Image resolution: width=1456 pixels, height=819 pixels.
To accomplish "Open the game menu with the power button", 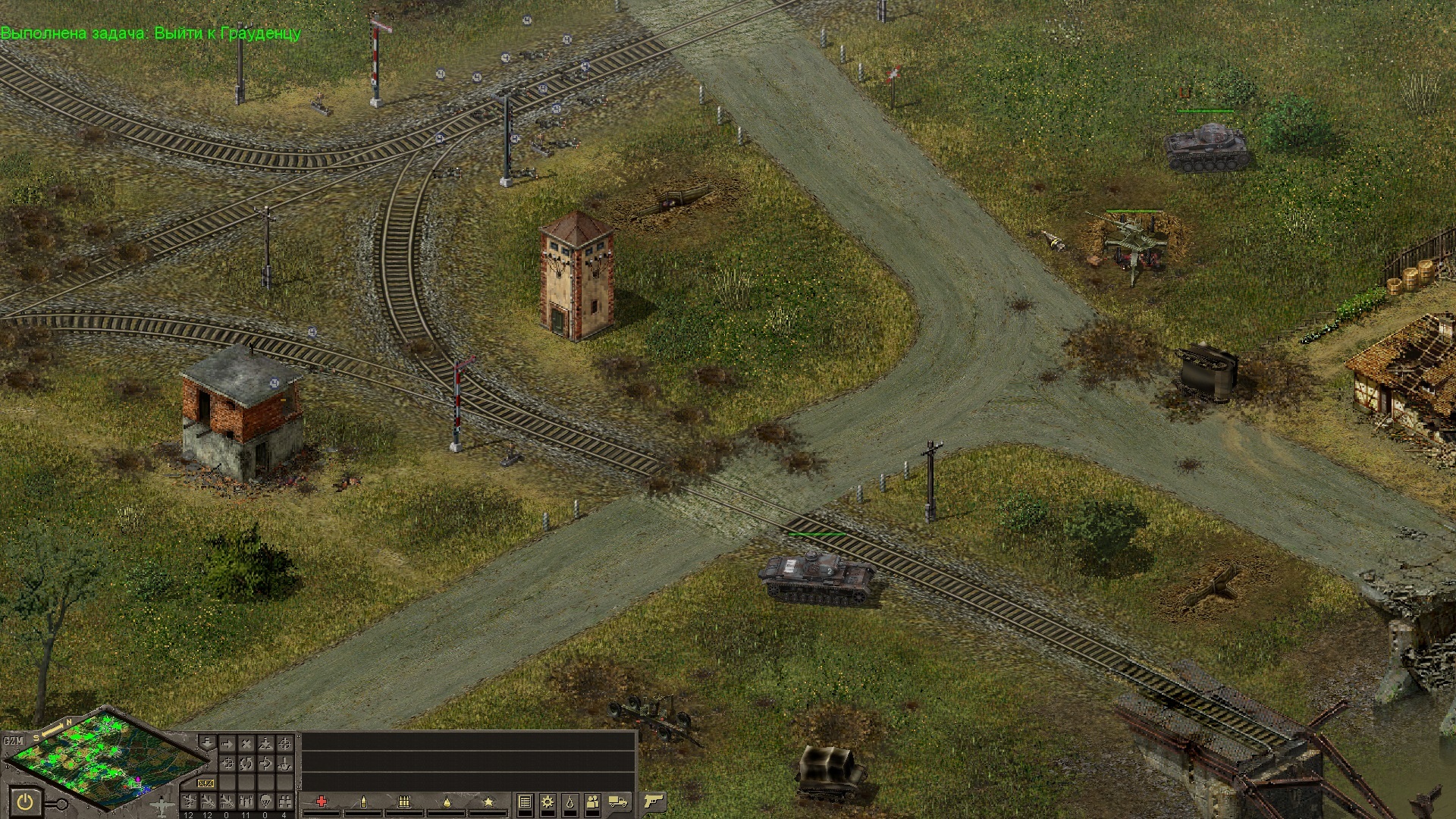I will [x=25, y=802].
